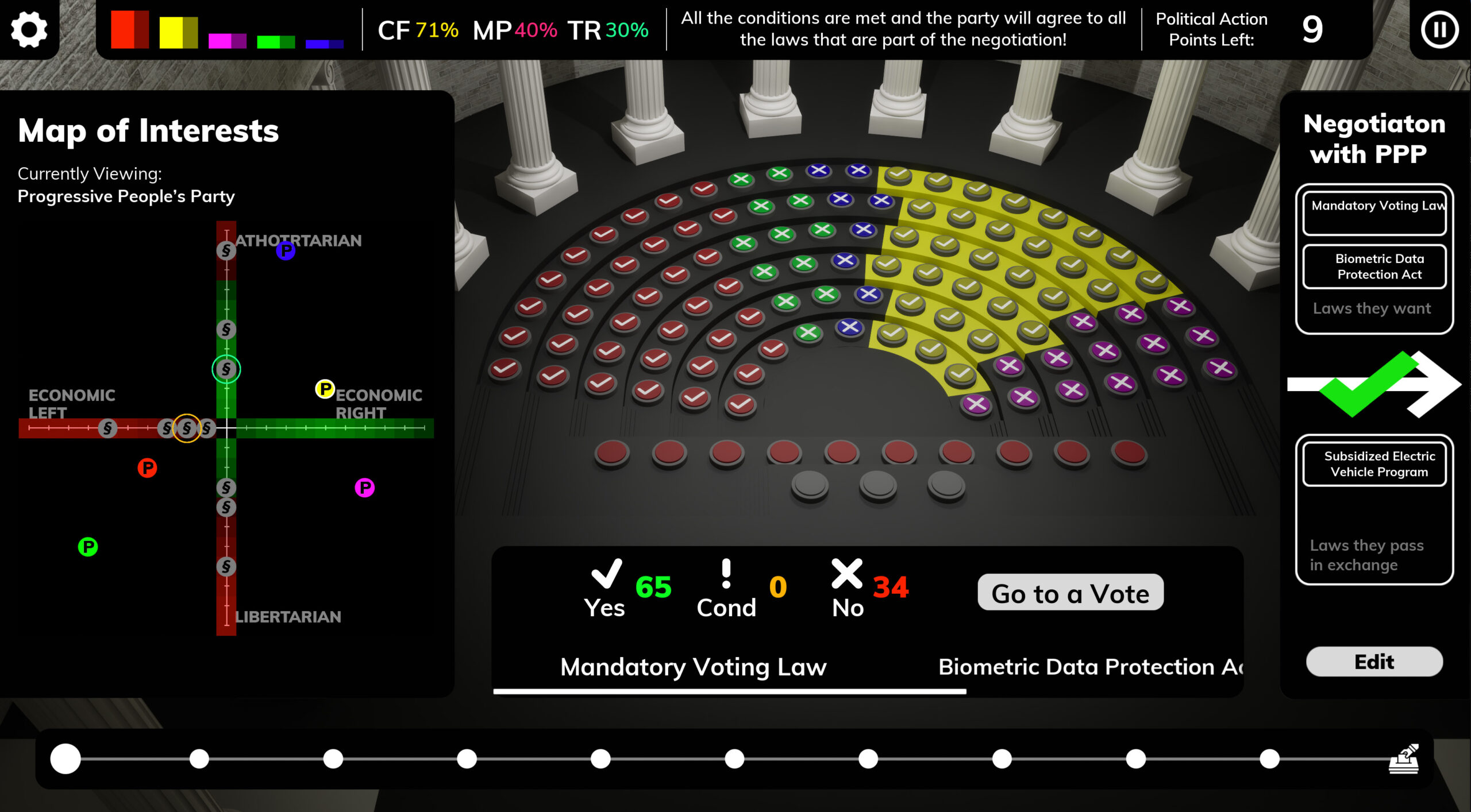Click the green party marker on the map
The height and width of the screenshot is (812, 1471).
tap(88, 546)
